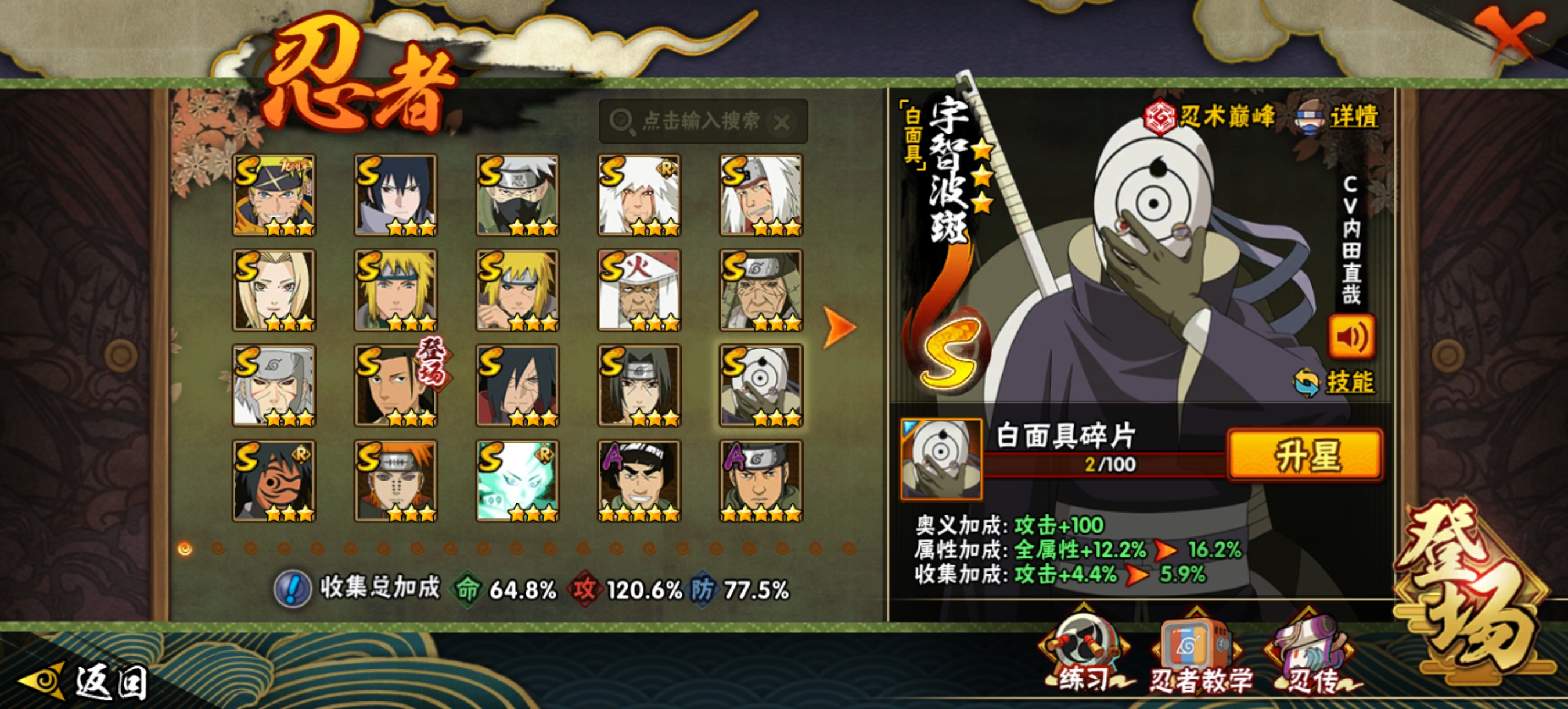Play the character voice sample

[x=1351, y=337]
